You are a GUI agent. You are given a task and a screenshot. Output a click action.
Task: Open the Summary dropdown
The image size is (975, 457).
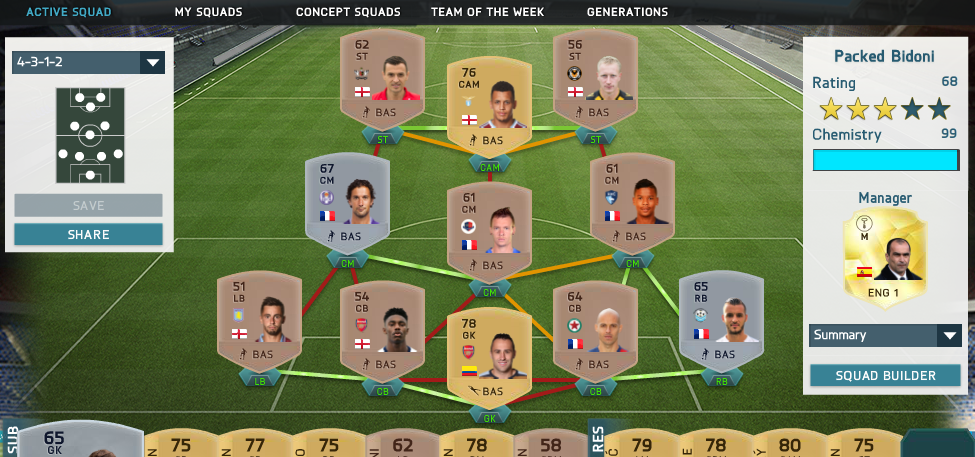click(885, 335)
